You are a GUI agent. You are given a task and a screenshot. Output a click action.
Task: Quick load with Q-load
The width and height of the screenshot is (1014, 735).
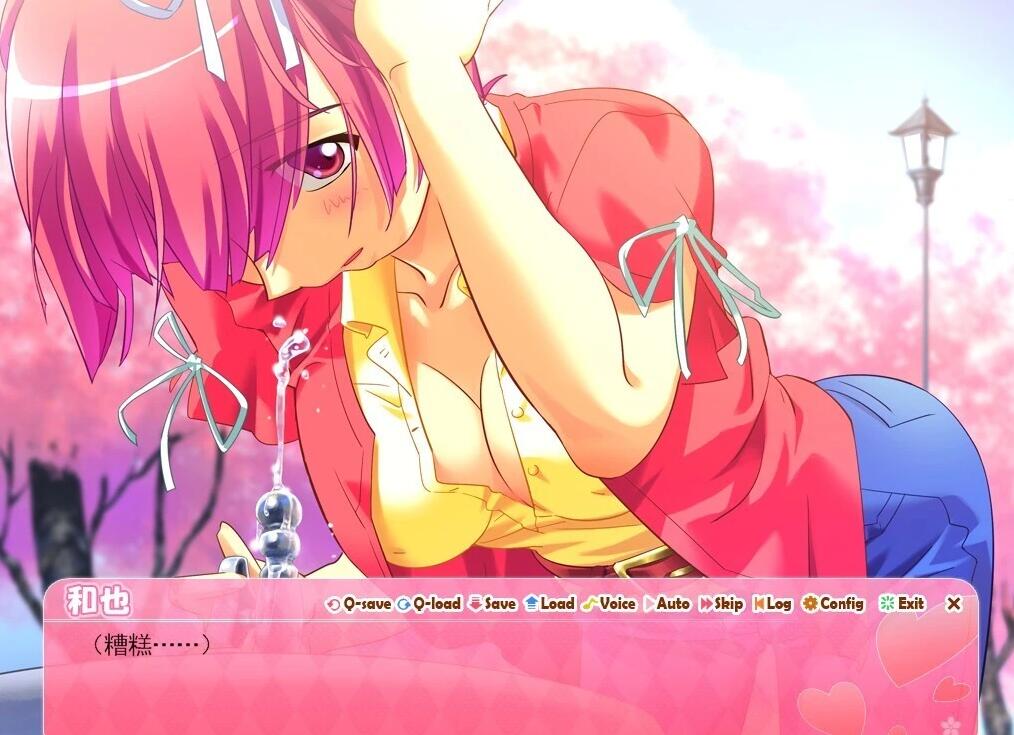(x=429, y=604)
